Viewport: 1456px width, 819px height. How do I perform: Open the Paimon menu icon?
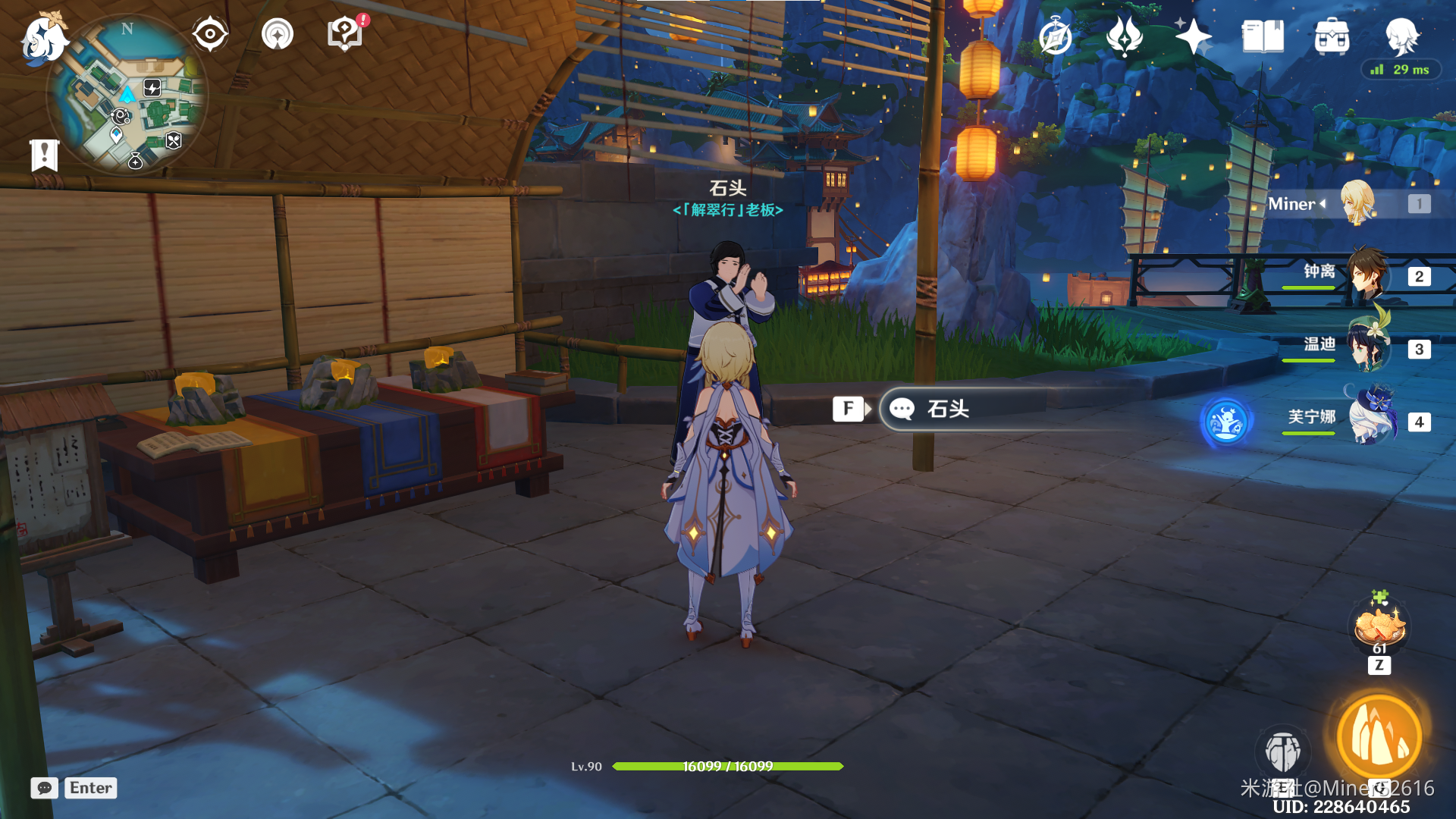[x=43, y=38]
